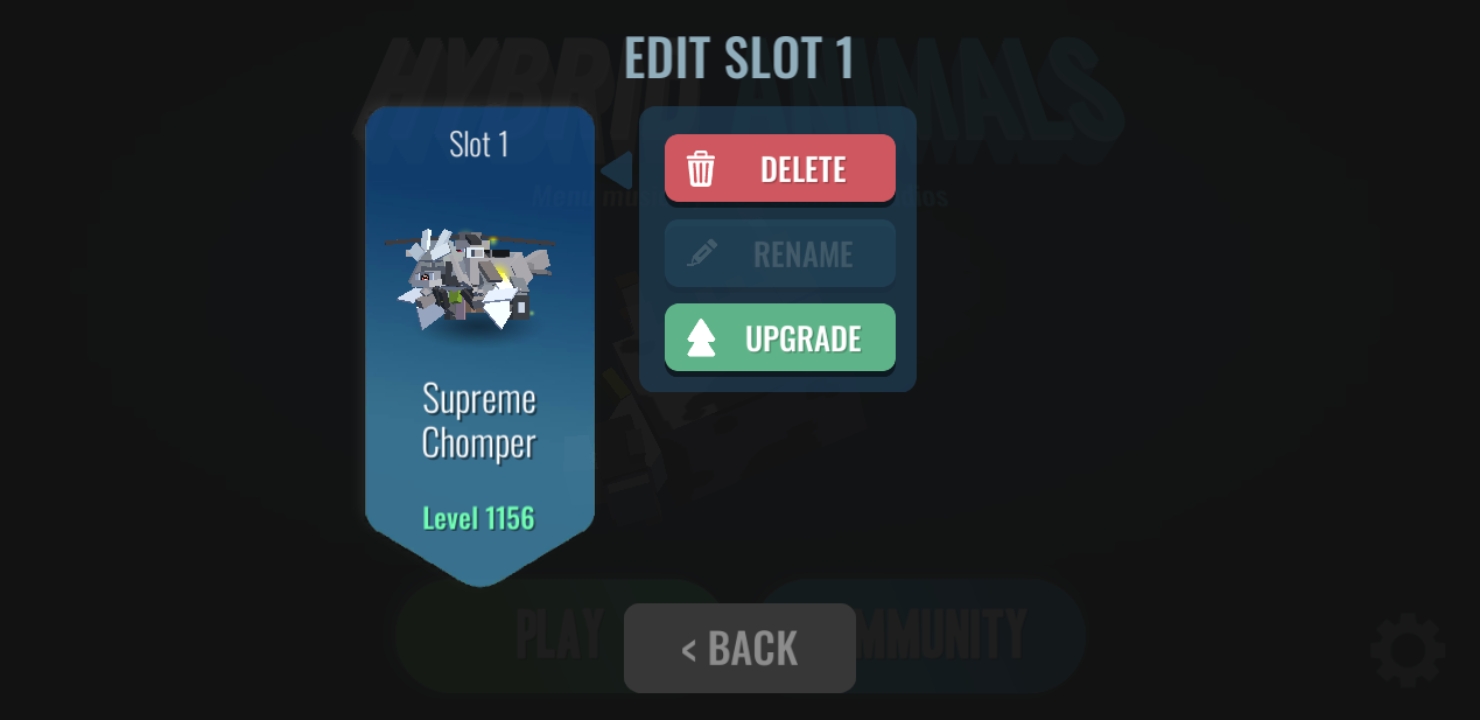Select the Supreme Chomper name label
The height and width of the screenshot is (720, 1480).
480,421
